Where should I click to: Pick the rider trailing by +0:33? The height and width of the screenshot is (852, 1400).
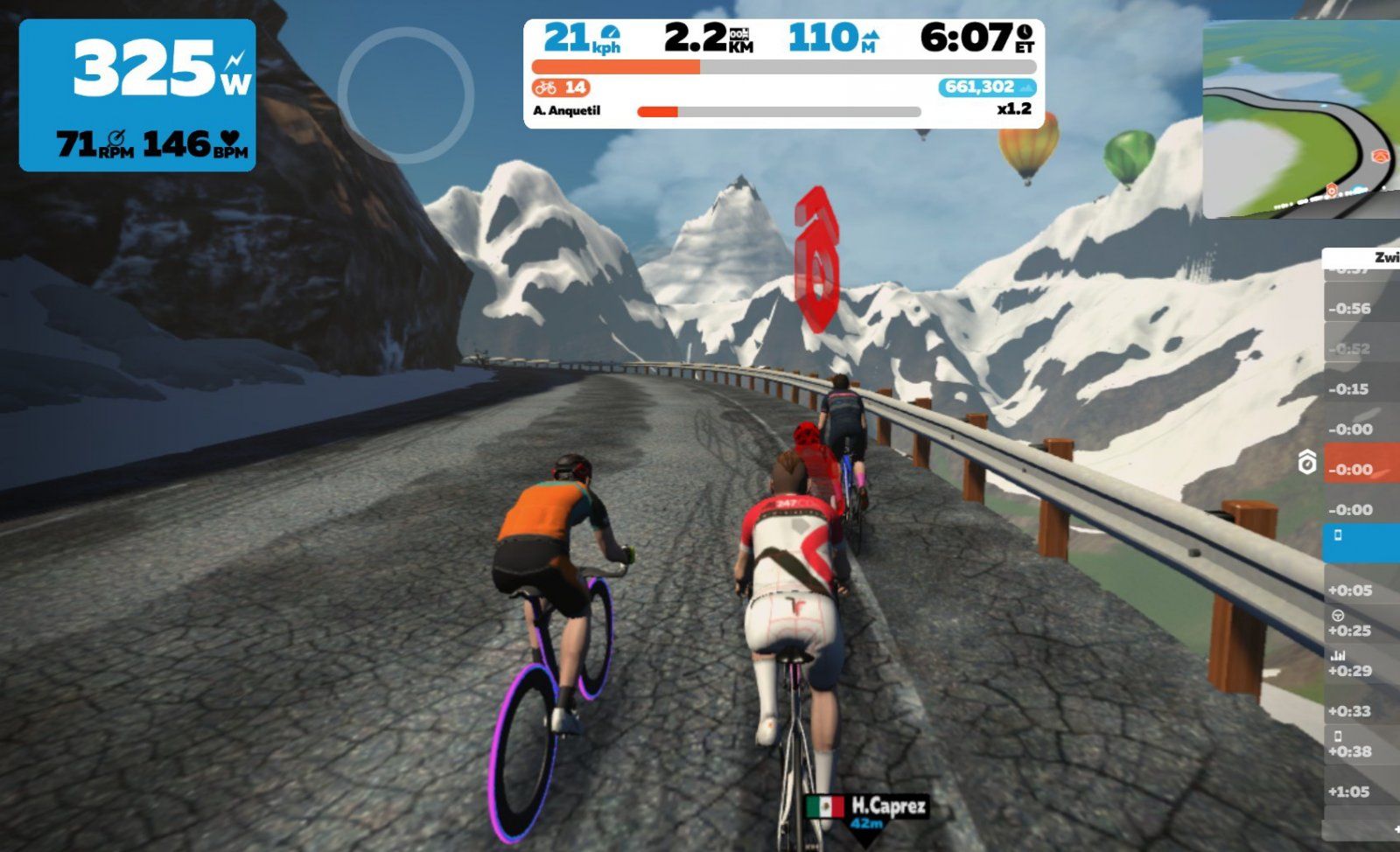pos(1361,711)
